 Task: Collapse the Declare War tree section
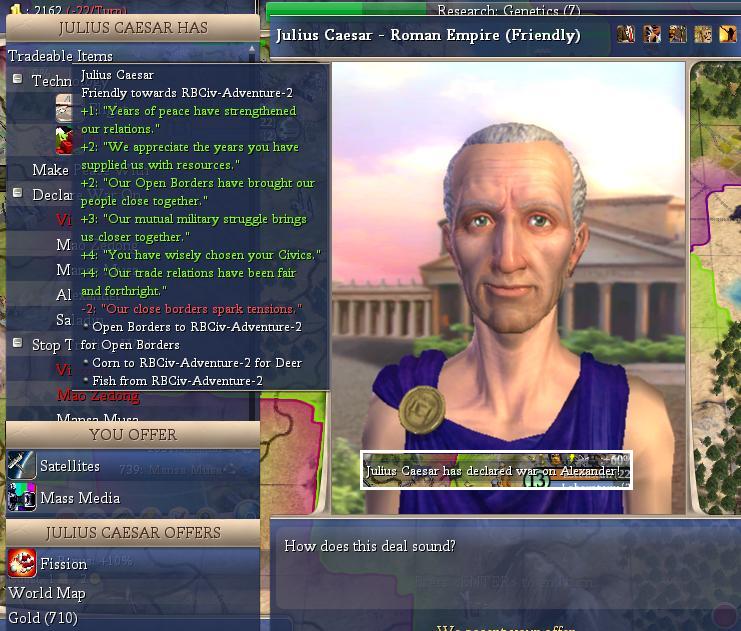17,193
